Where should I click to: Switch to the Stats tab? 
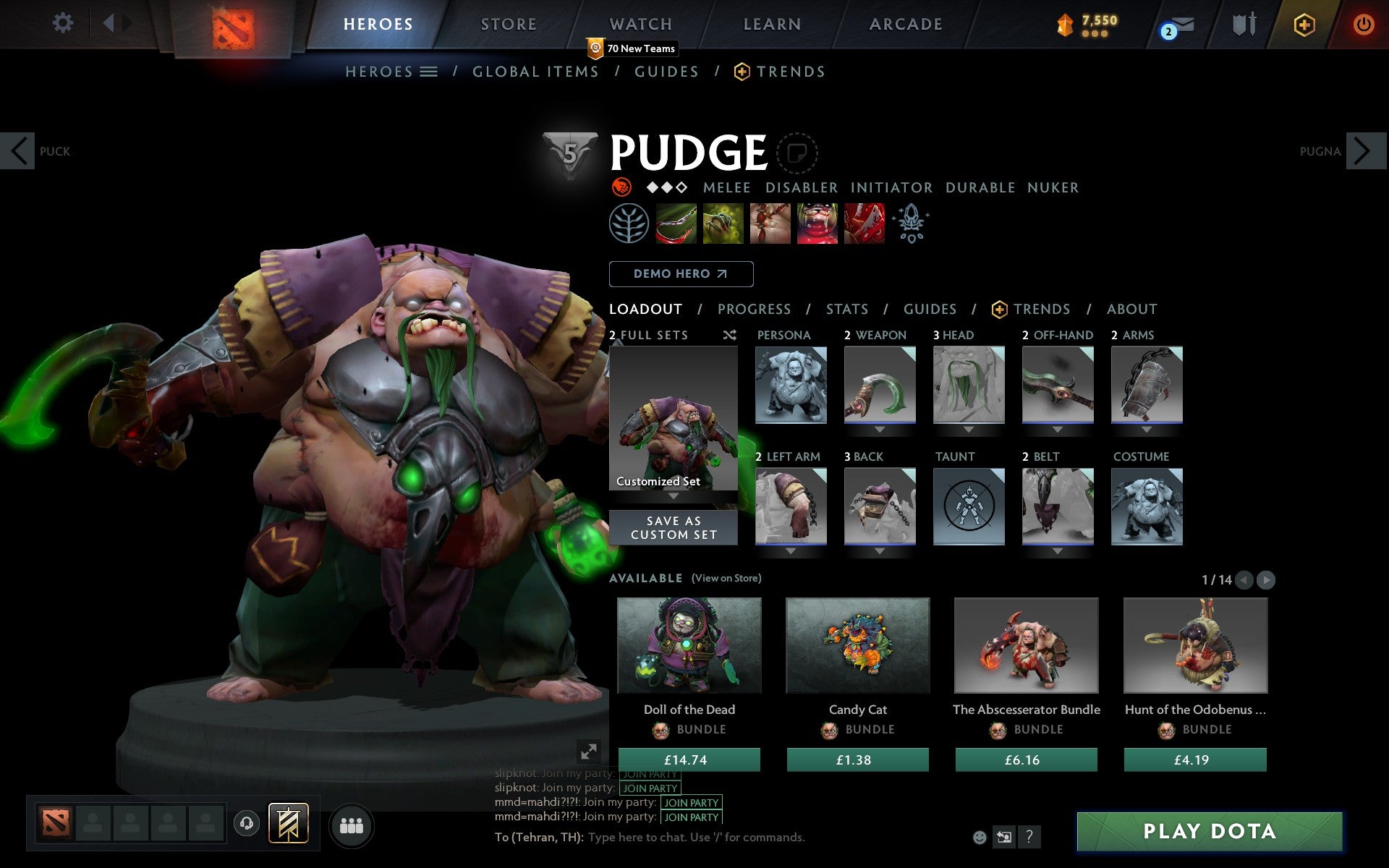(846, 309)
